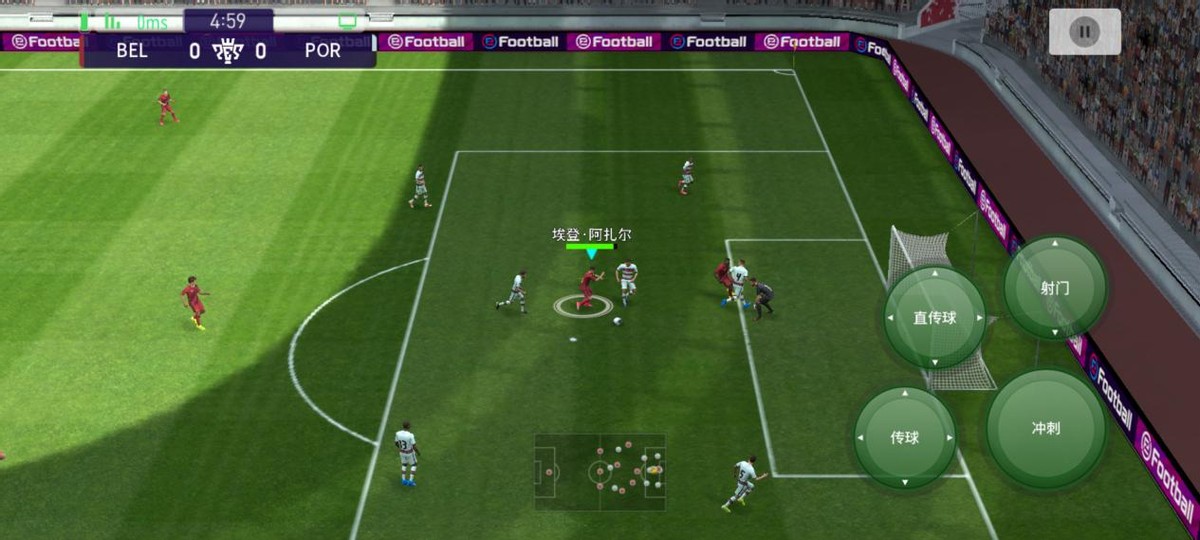Play a 直传球 through pass
The image size is (1200, 540).
click(x=935, y=318)
